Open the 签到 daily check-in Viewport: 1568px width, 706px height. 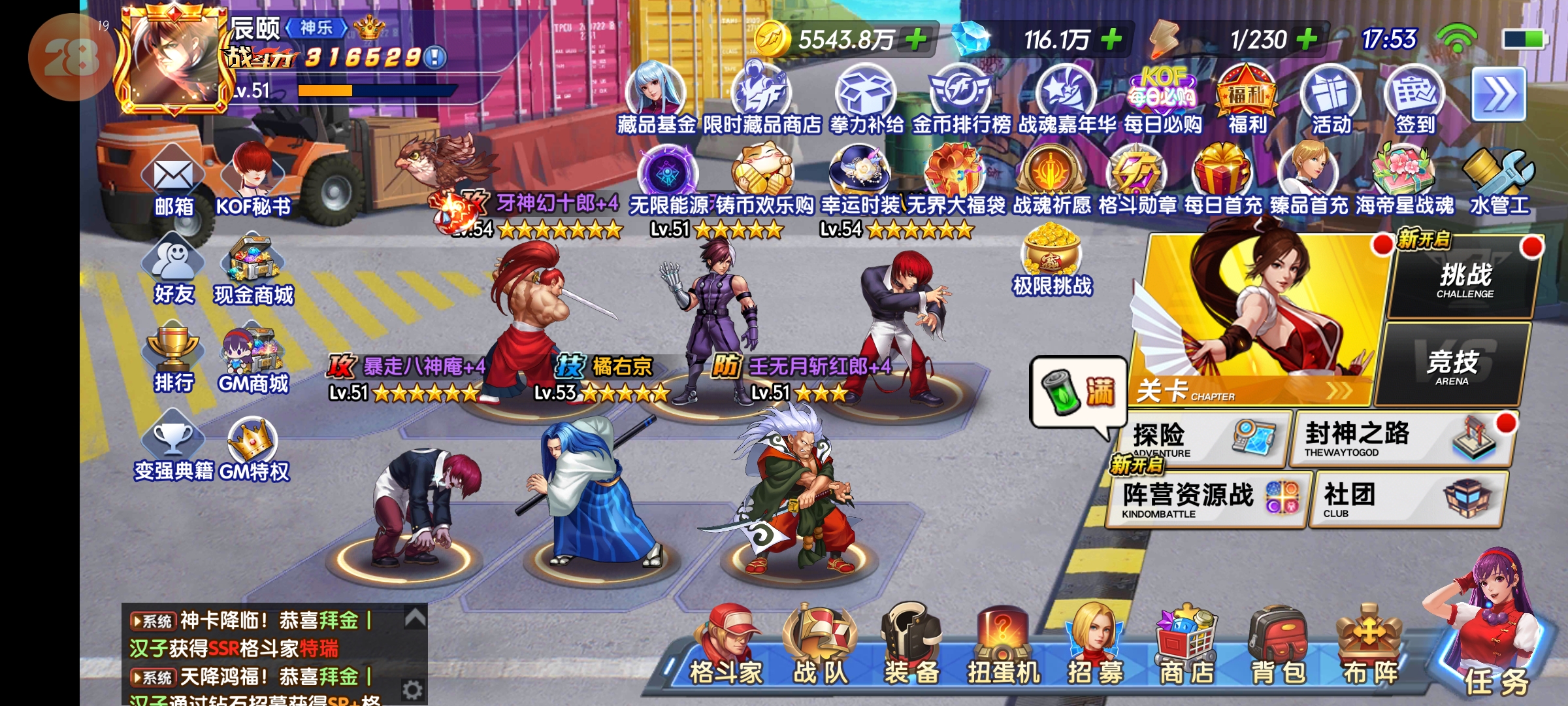pos(1414,98)
